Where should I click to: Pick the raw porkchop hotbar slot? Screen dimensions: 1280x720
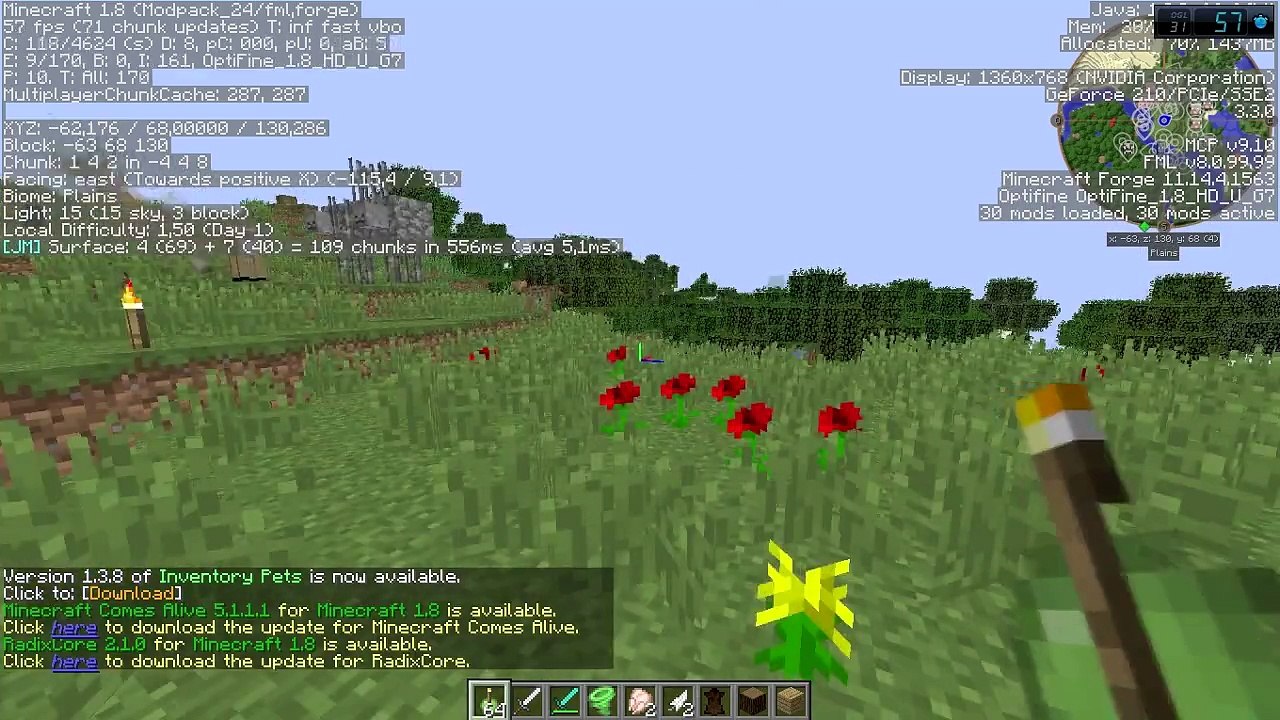pyautogui.click(x=640, y=701)
